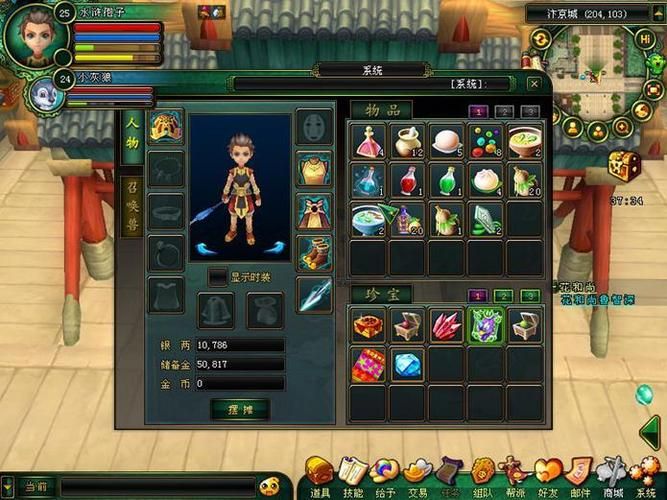Select the equipped golden armor slot
Viewport: 667px width, 500px height.
pyautogui.click(x=314, y=170)
